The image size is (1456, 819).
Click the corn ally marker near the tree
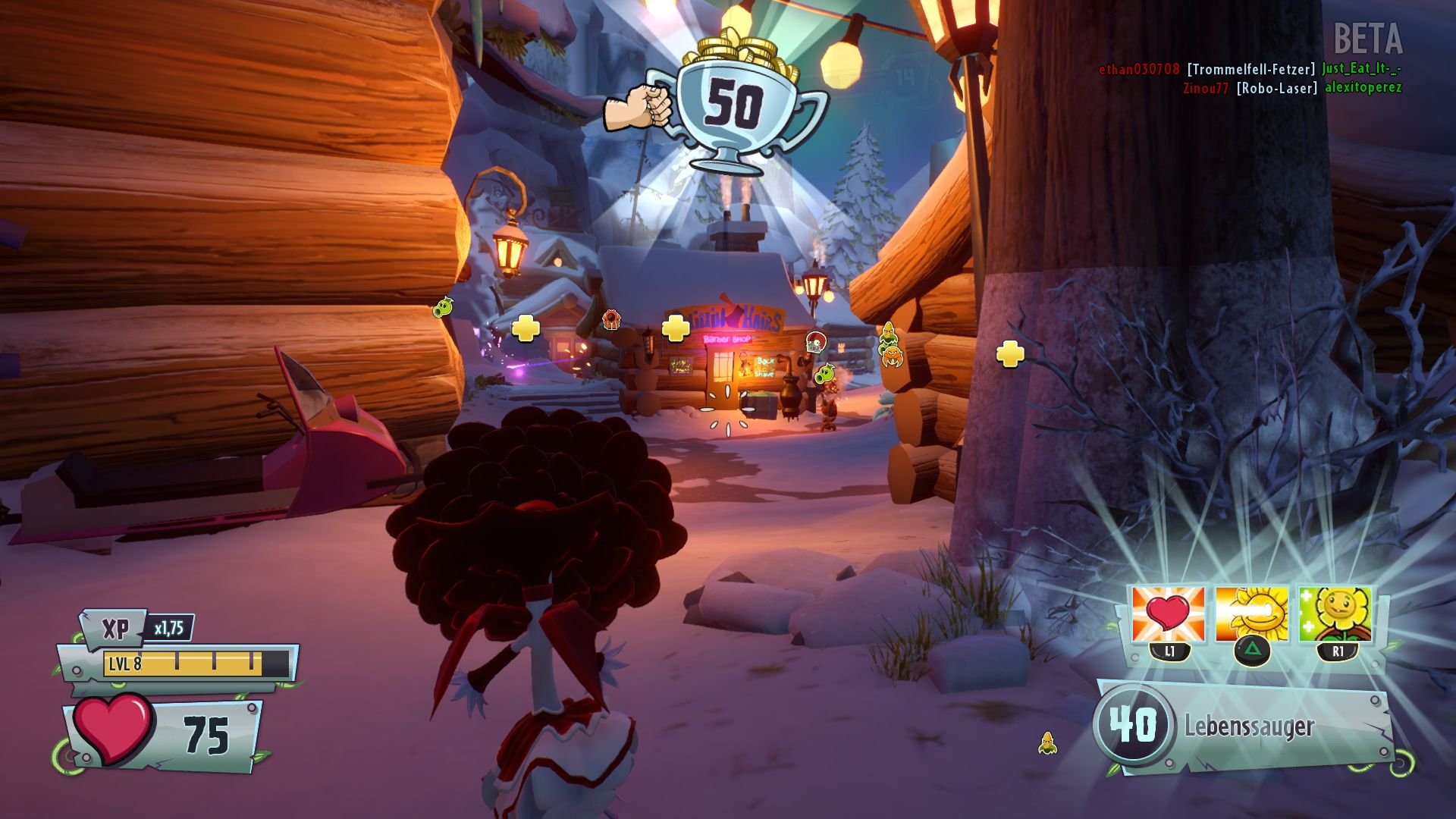[889, 335]
